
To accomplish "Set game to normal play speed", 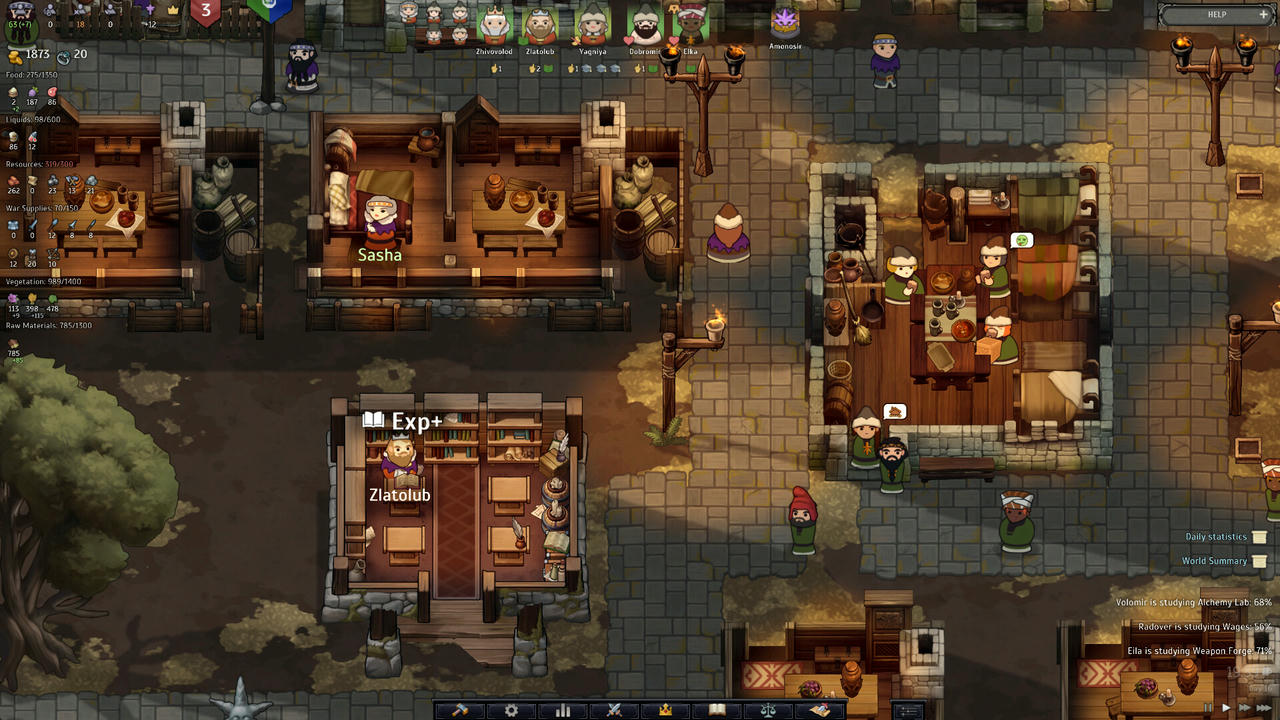I will (x=1227, y=708).
